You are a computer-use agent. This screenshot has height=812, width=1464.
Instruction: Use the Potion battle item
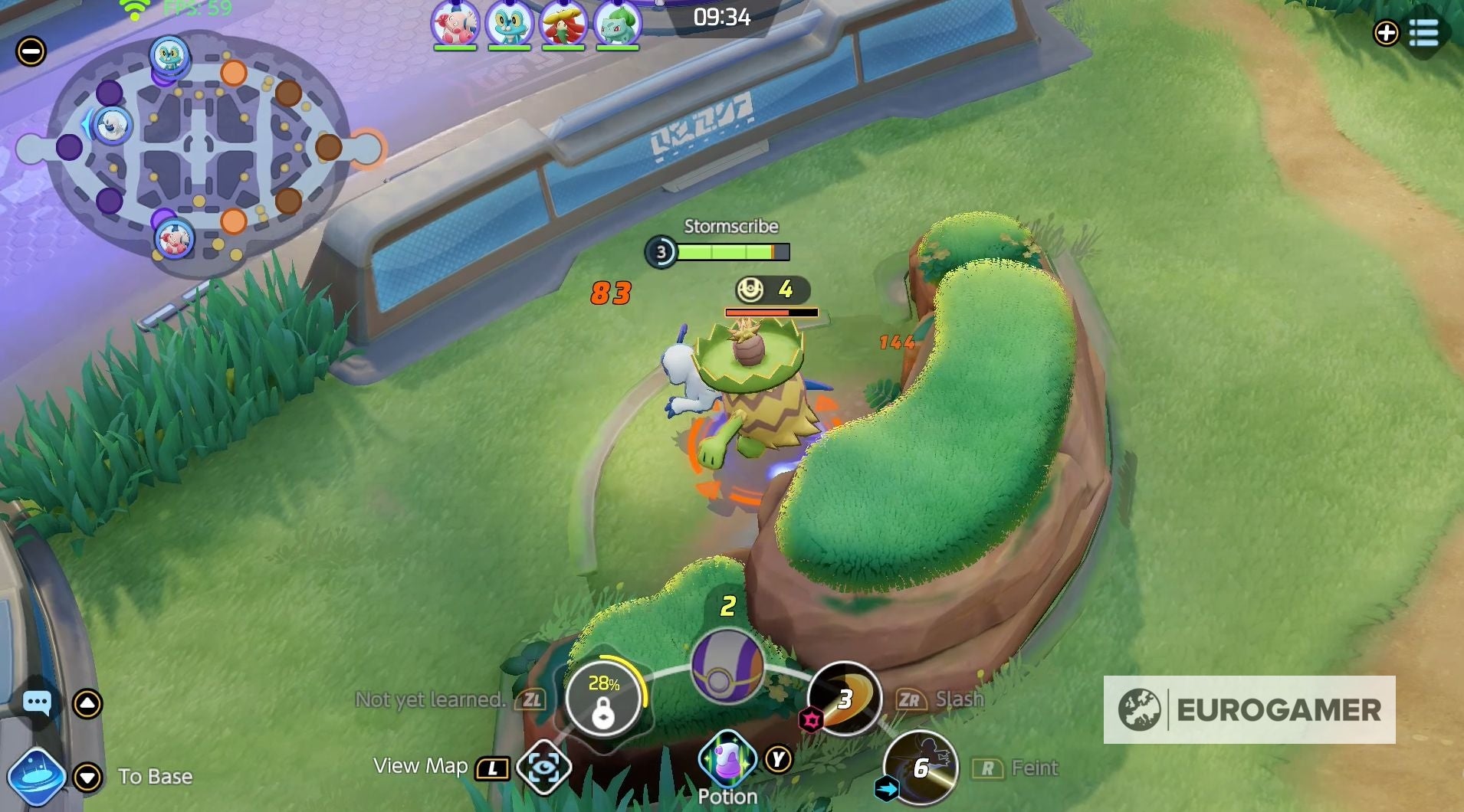coord(727,759)
